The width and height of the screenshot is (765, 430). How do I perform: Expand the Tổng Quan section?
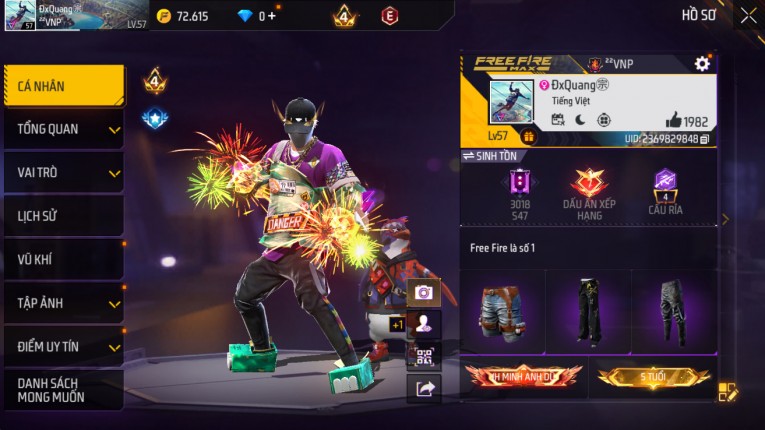[64, 129]
